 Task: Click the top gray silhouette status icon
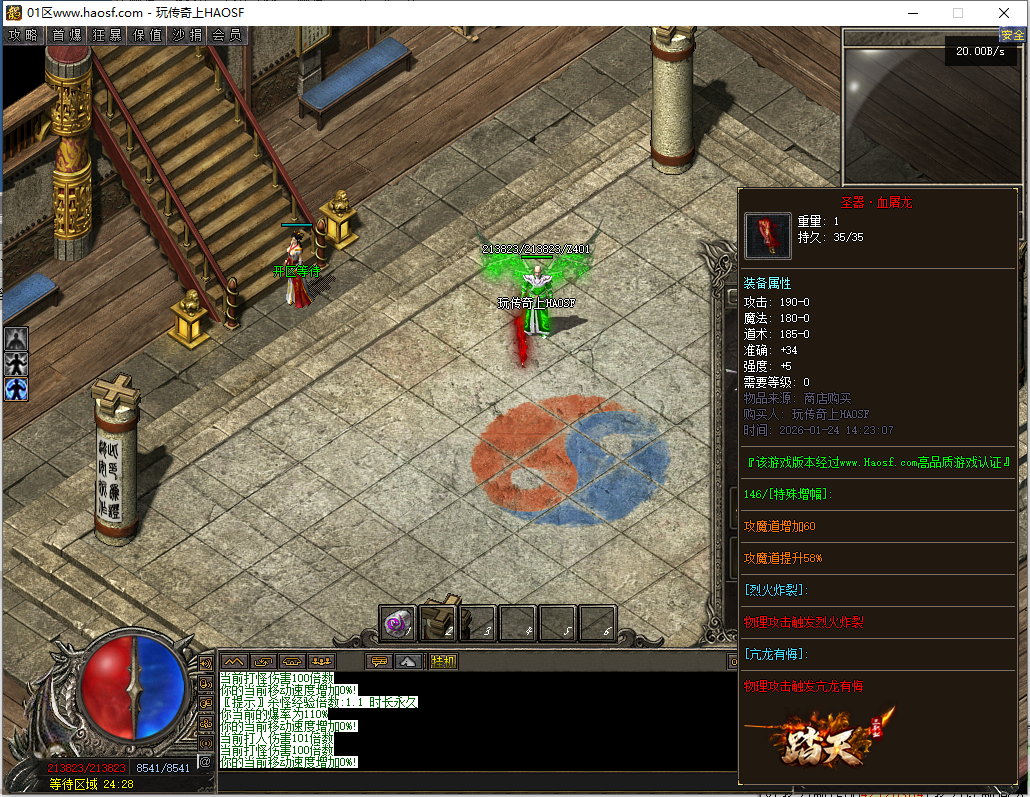pyautogui.click(x=16, y=340)
